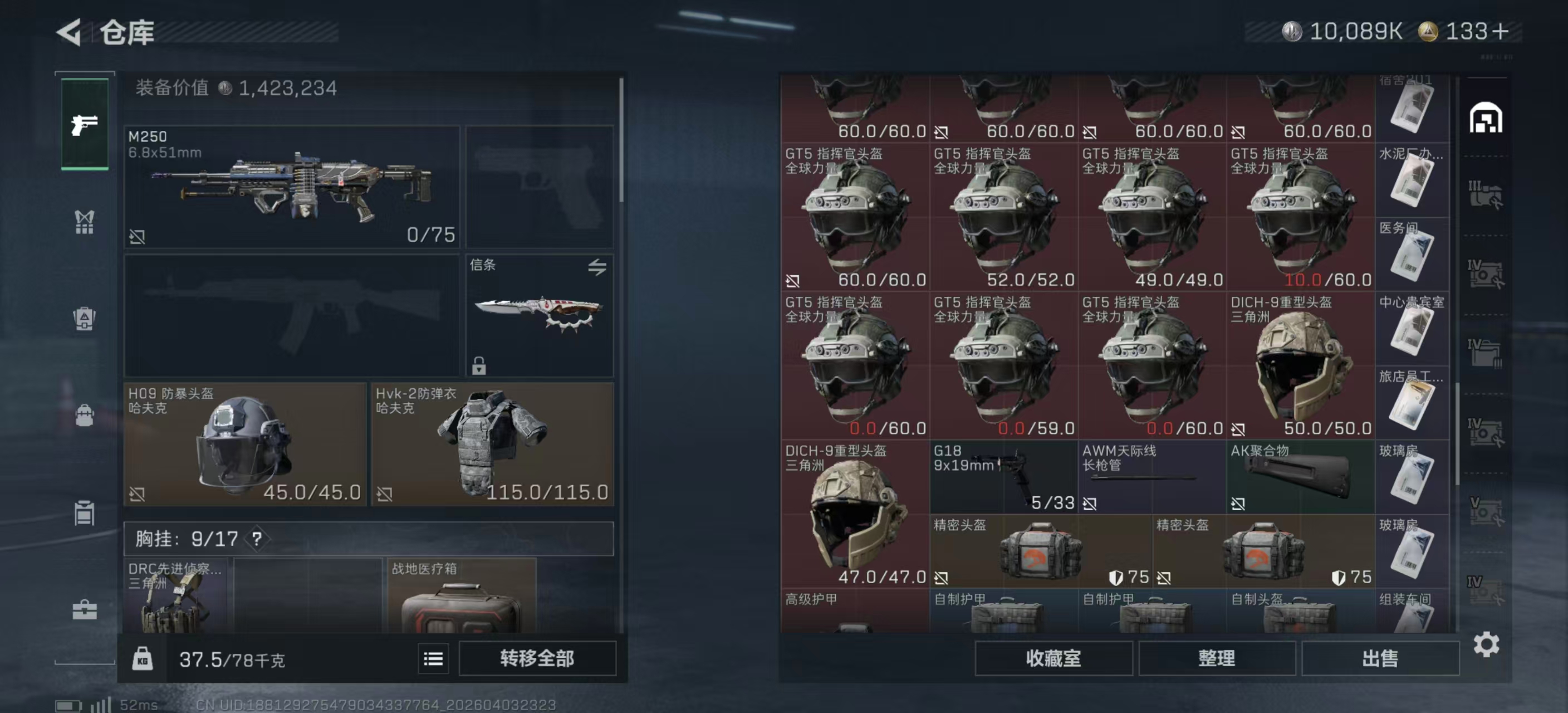This screenshot has height=713, width=1568.
Task: Switch to the main stash home tab
Action: (1486, 118)
